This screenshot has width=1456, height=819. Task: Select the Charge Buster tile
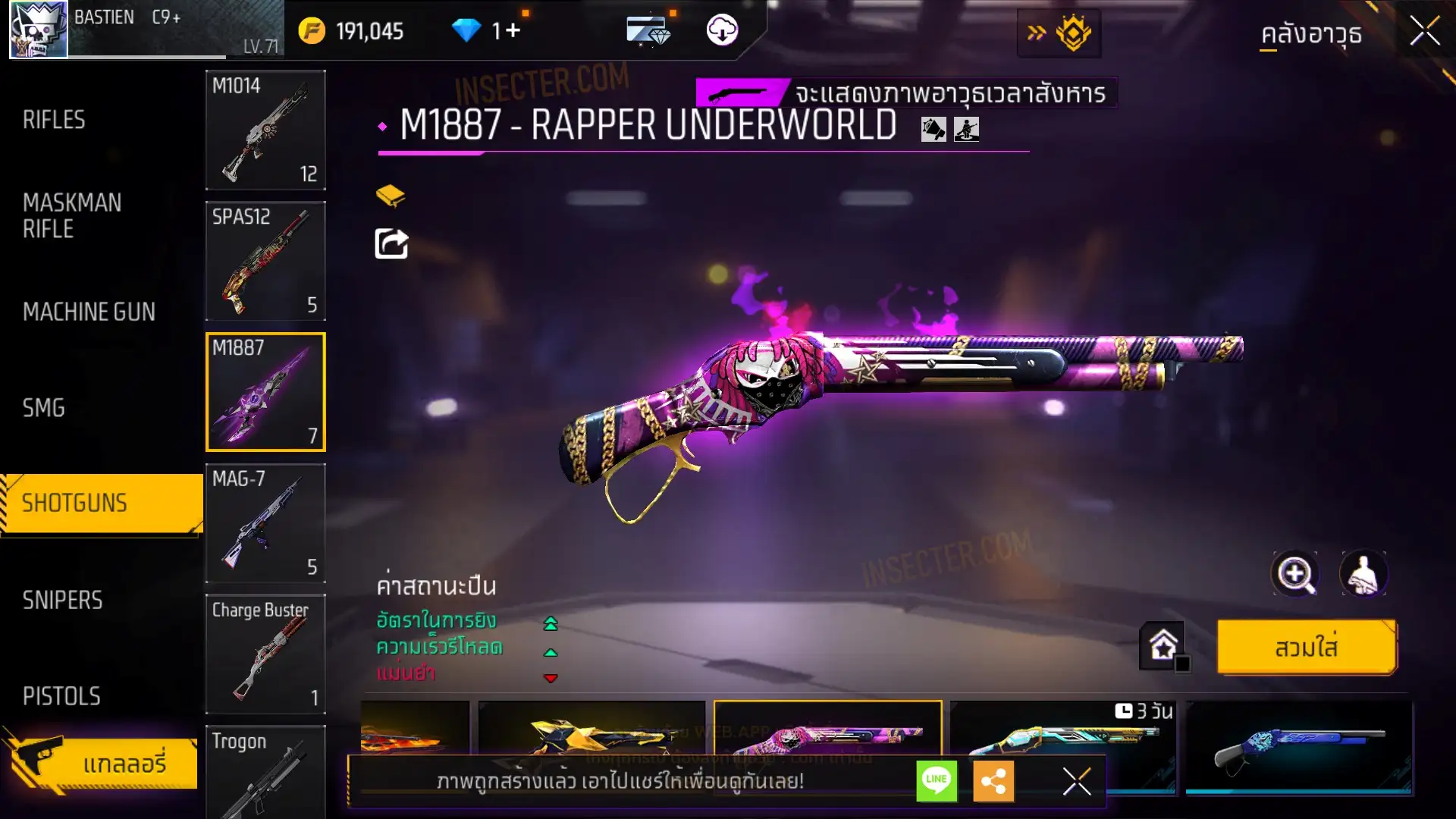coord(265,654)
